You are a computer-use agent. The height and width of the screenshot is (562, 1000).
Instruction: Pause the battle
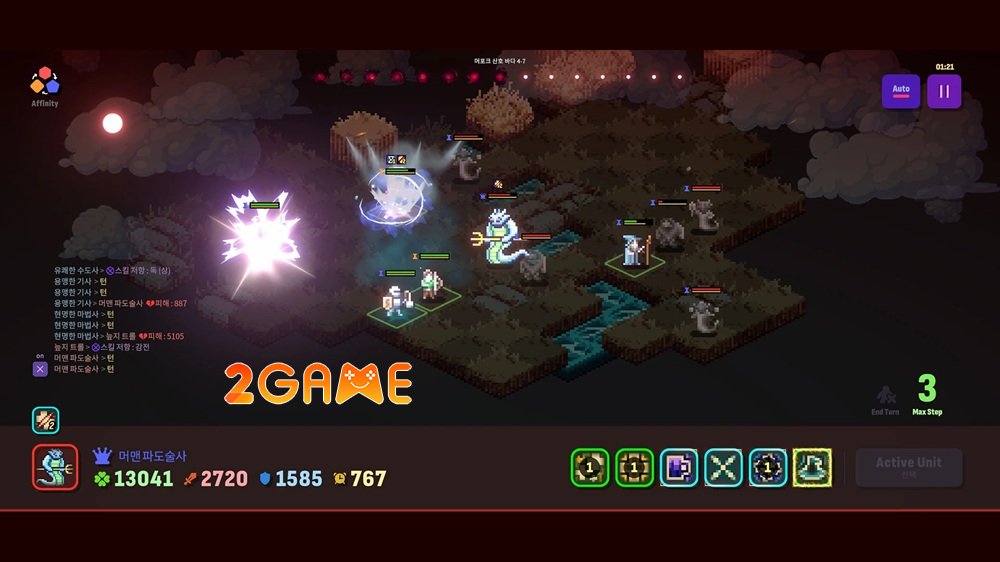pyautogui.click(x=944, y=92)
